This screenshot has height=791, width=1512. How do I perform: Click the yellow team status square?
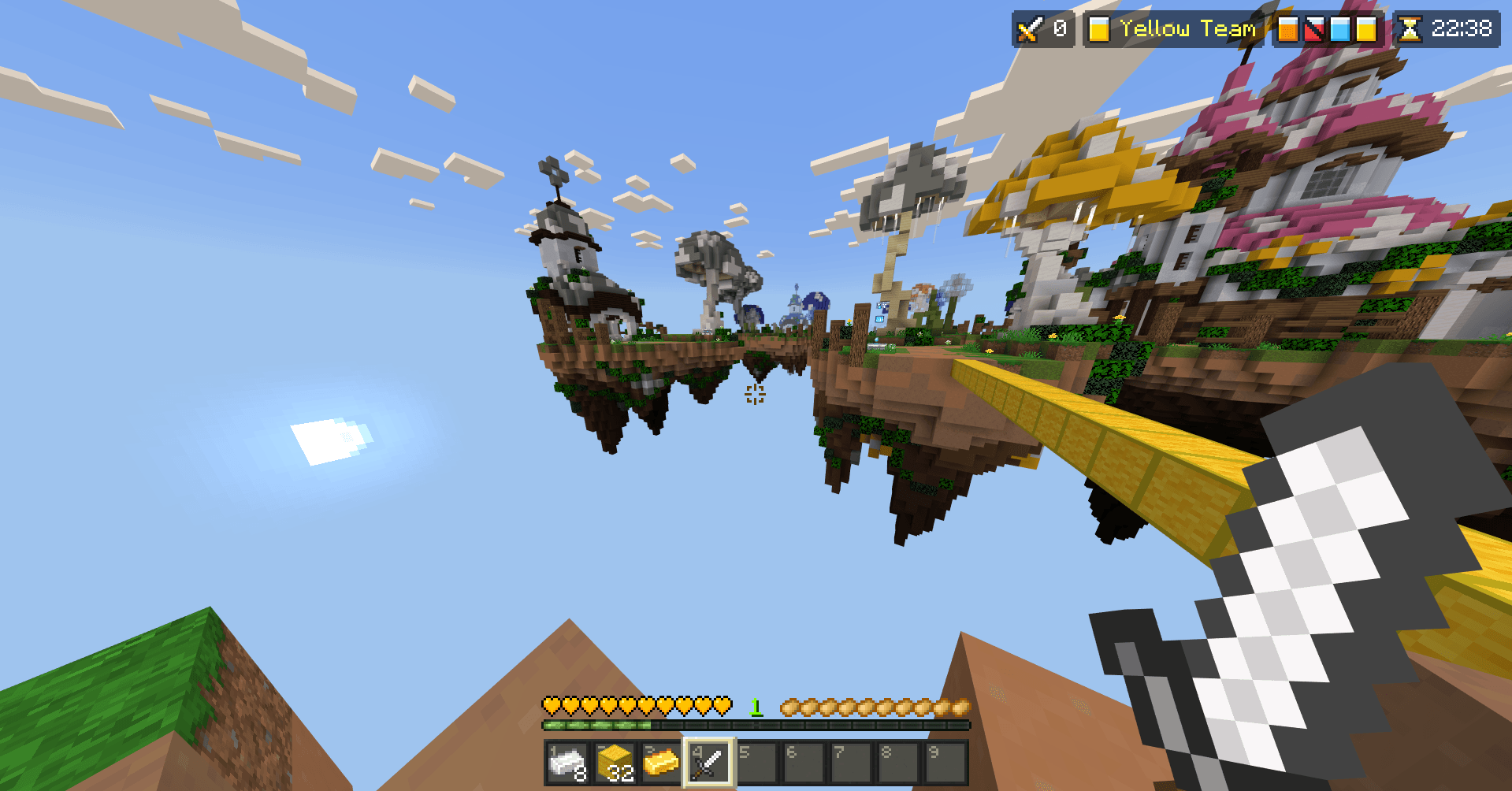[1367, 30]
